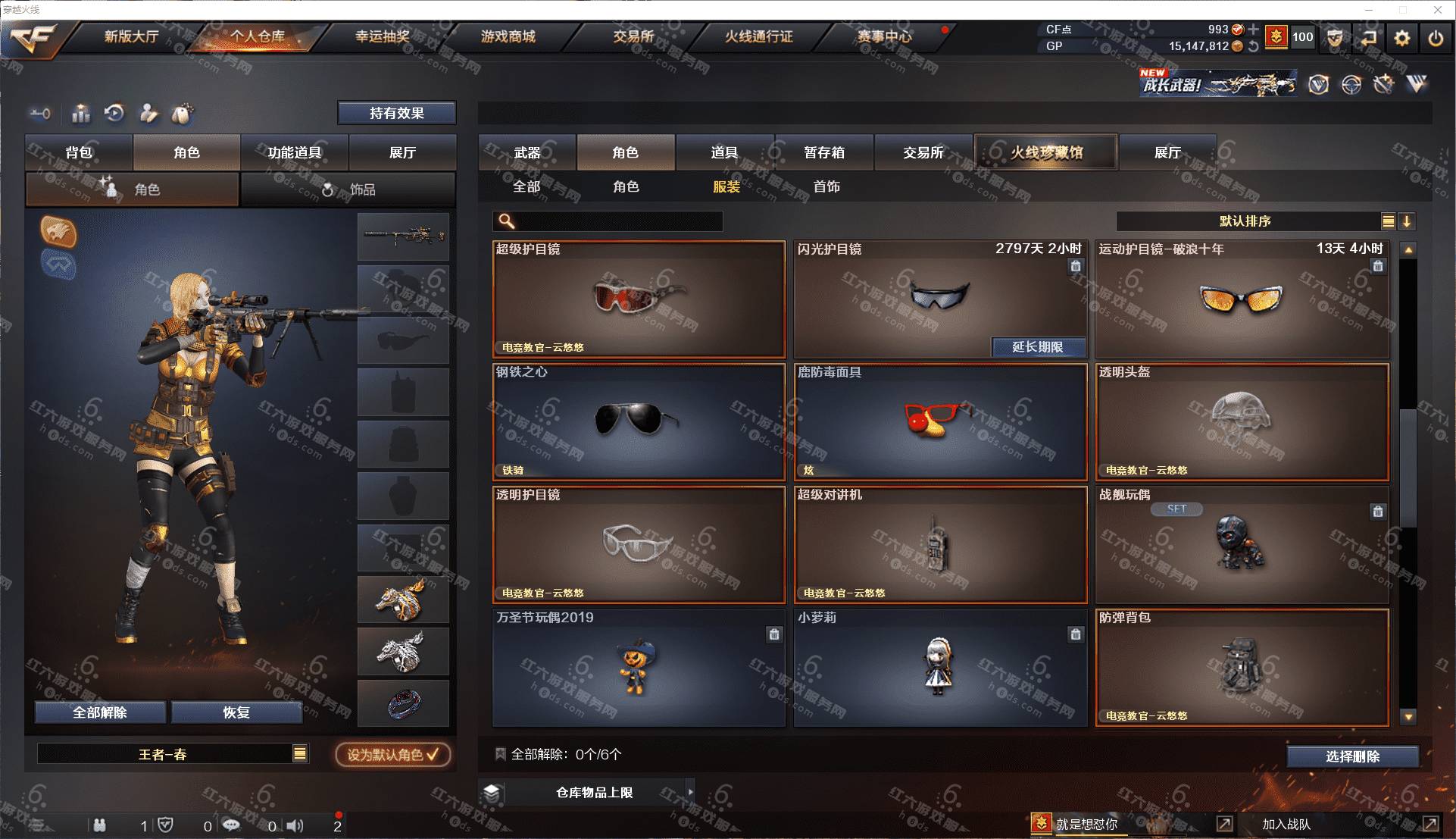
Task: Select the 武器 weapons tab
Action: coord(527,152)
